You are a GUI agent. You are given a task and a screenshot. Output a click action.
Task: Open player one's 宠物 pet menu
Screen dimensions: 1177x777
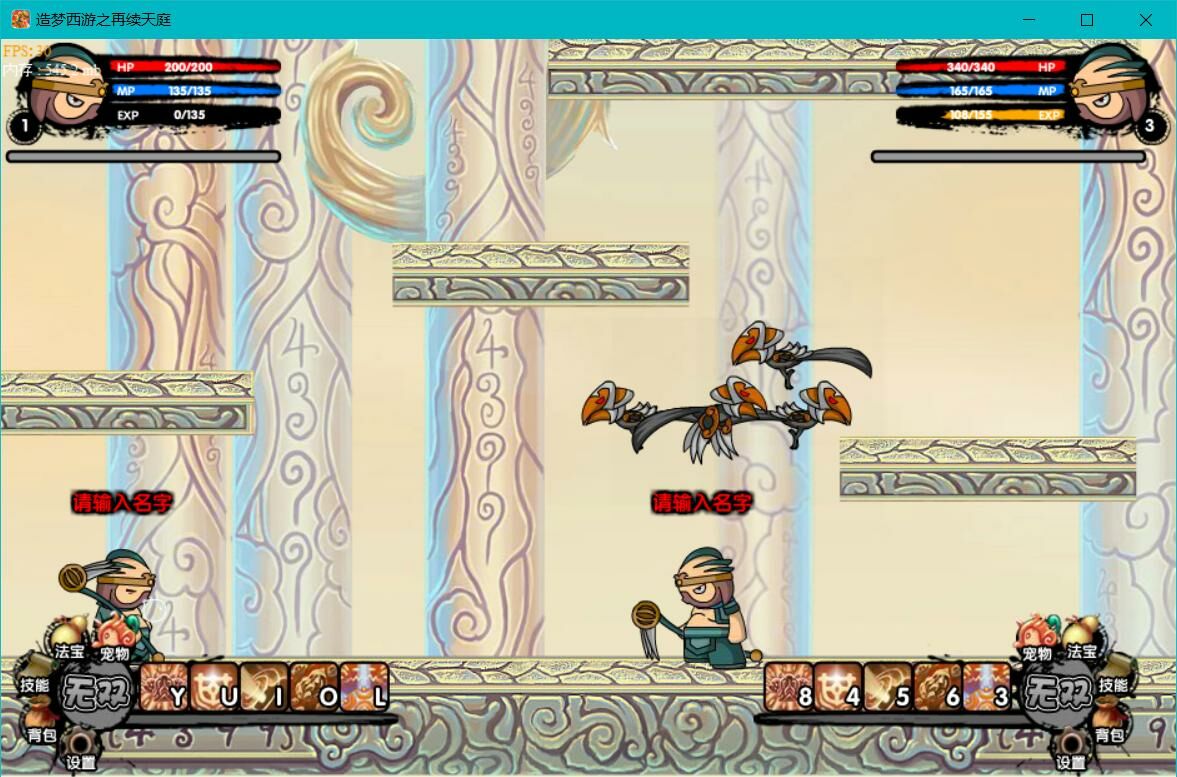click(113, 638)
